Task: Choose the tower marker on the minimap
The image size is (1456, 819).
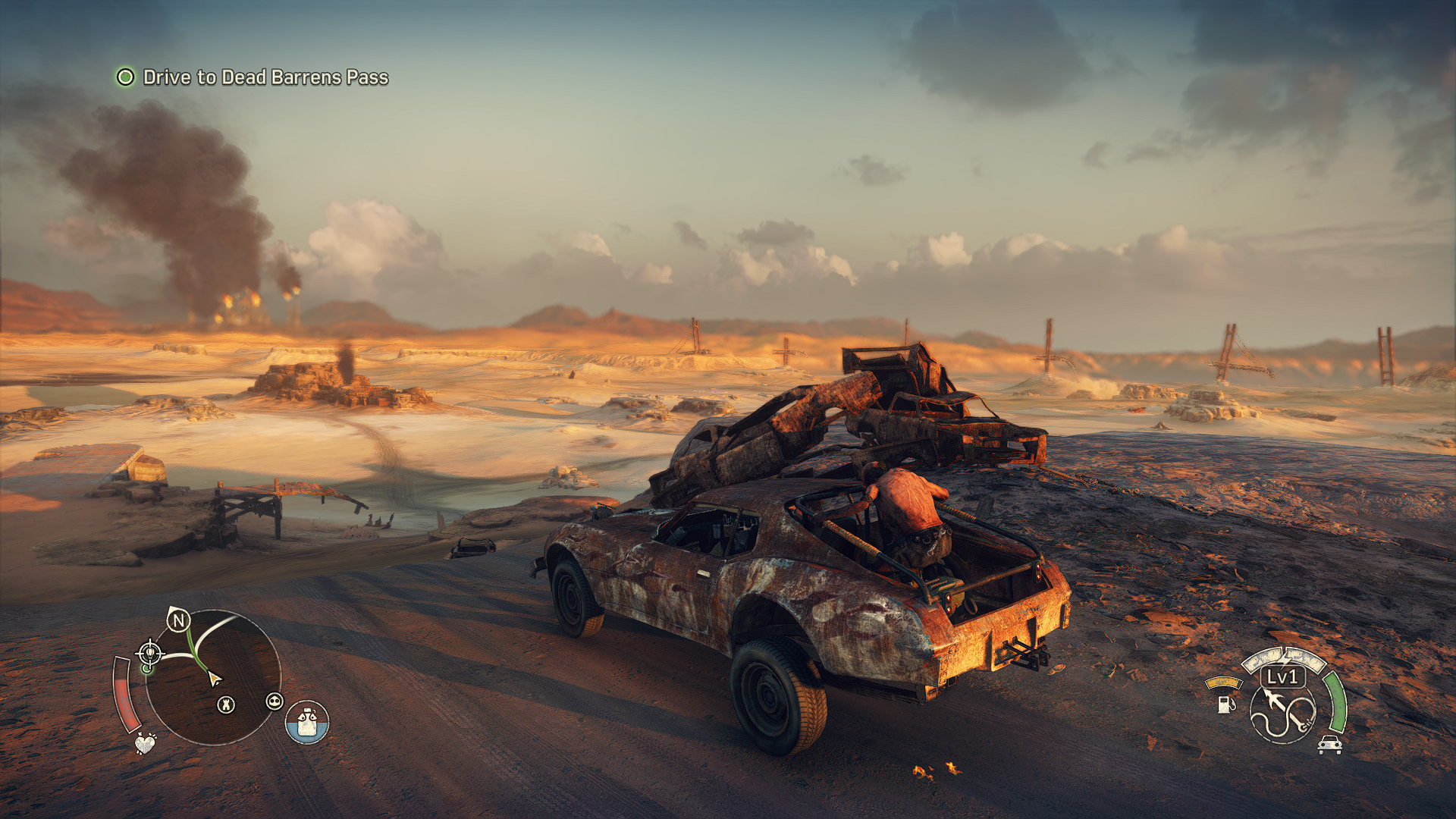Action: pyautogui.click(x=226, y=704)
